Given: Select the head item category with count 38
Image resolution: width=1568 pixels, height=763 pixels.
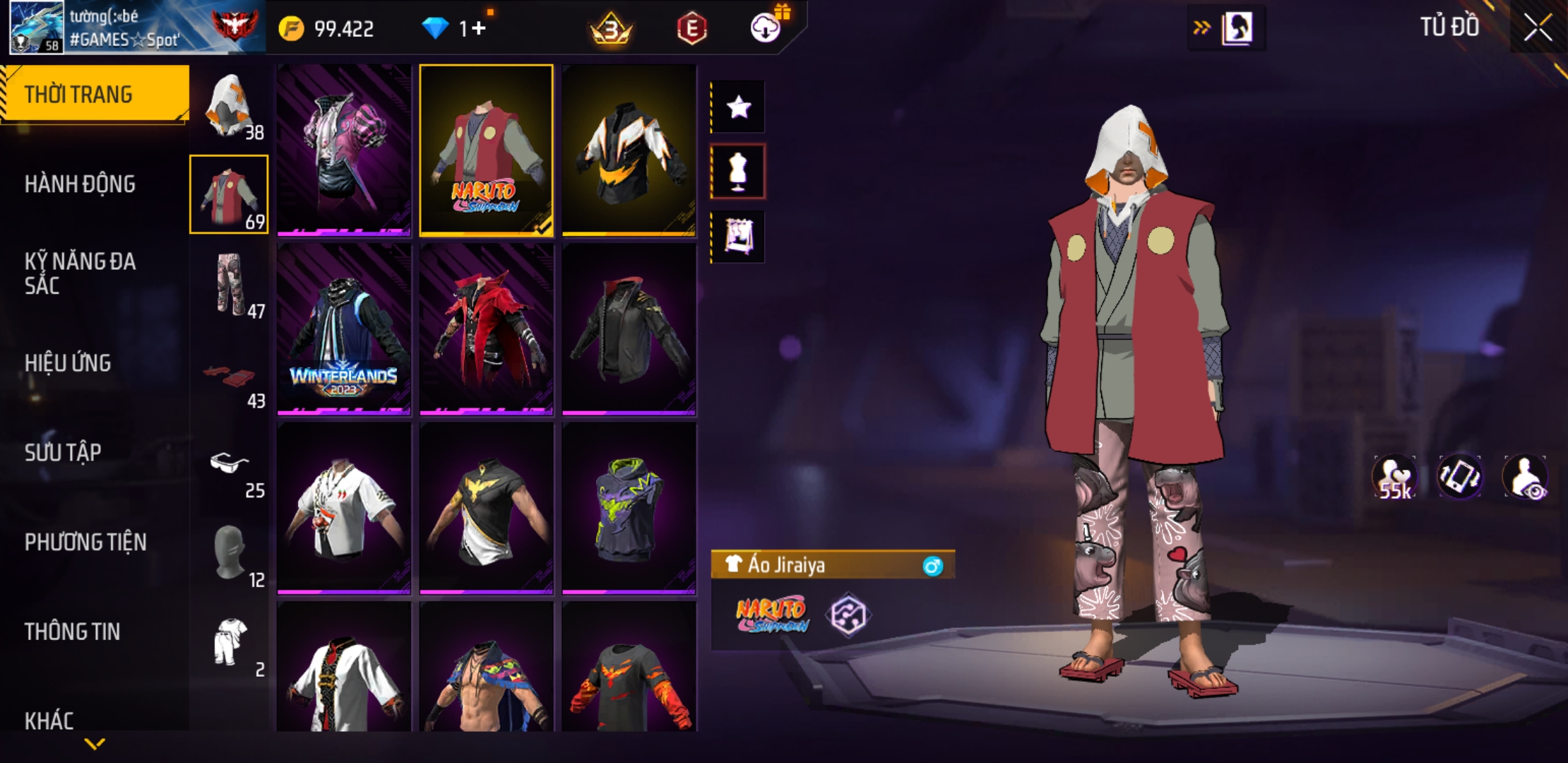Looking at the screenshot, I should click(230, 106).
